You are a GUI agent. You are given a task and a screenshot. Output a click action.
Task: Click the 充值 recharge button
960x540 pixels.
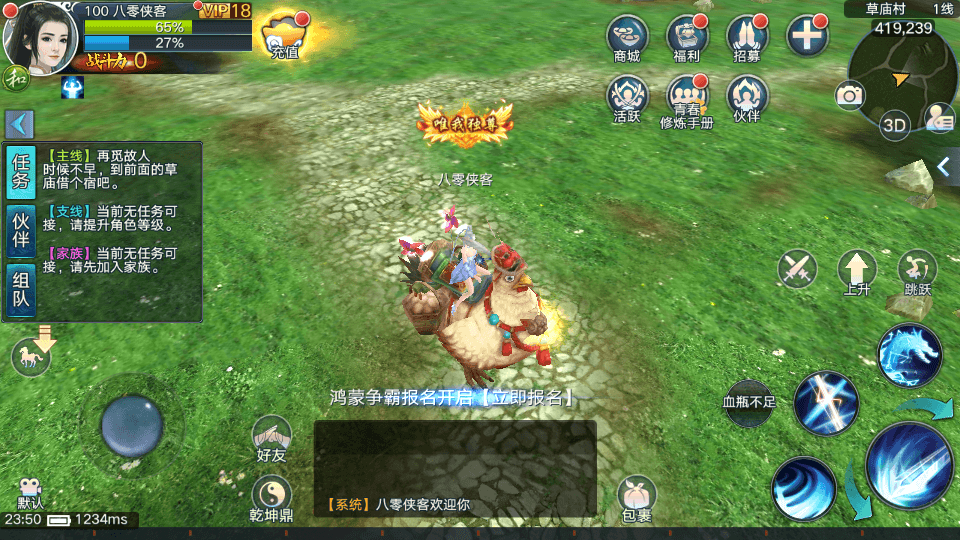click(284, 37)
